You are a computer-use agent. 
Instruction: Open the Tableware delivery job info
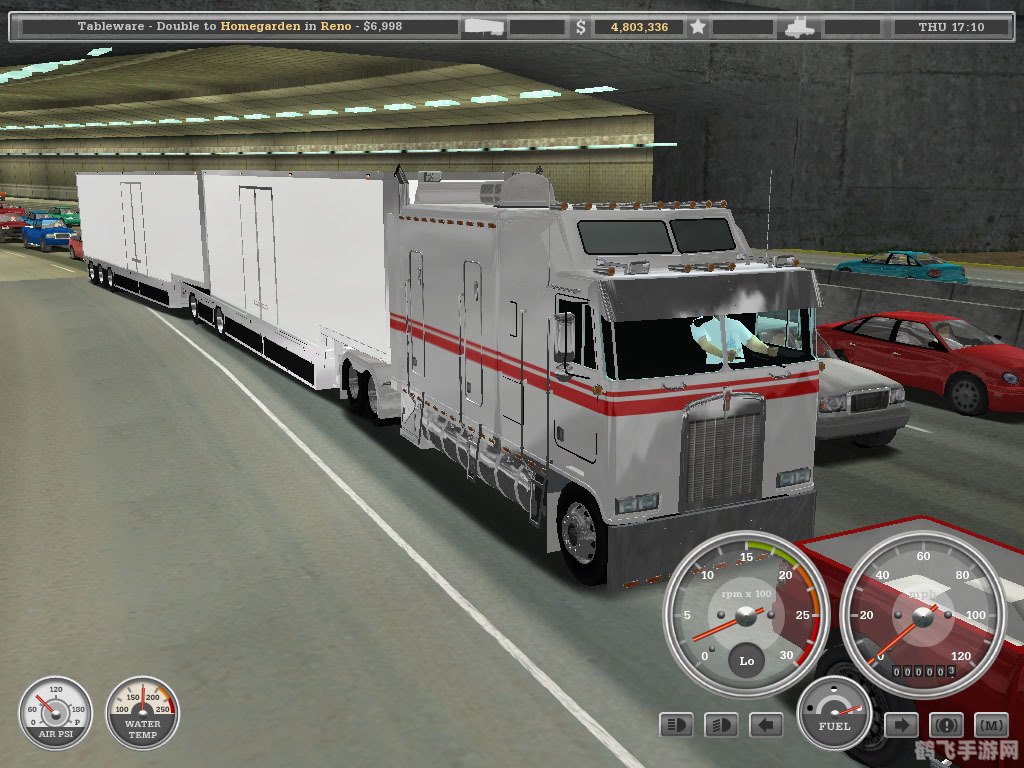click(240, 27)
